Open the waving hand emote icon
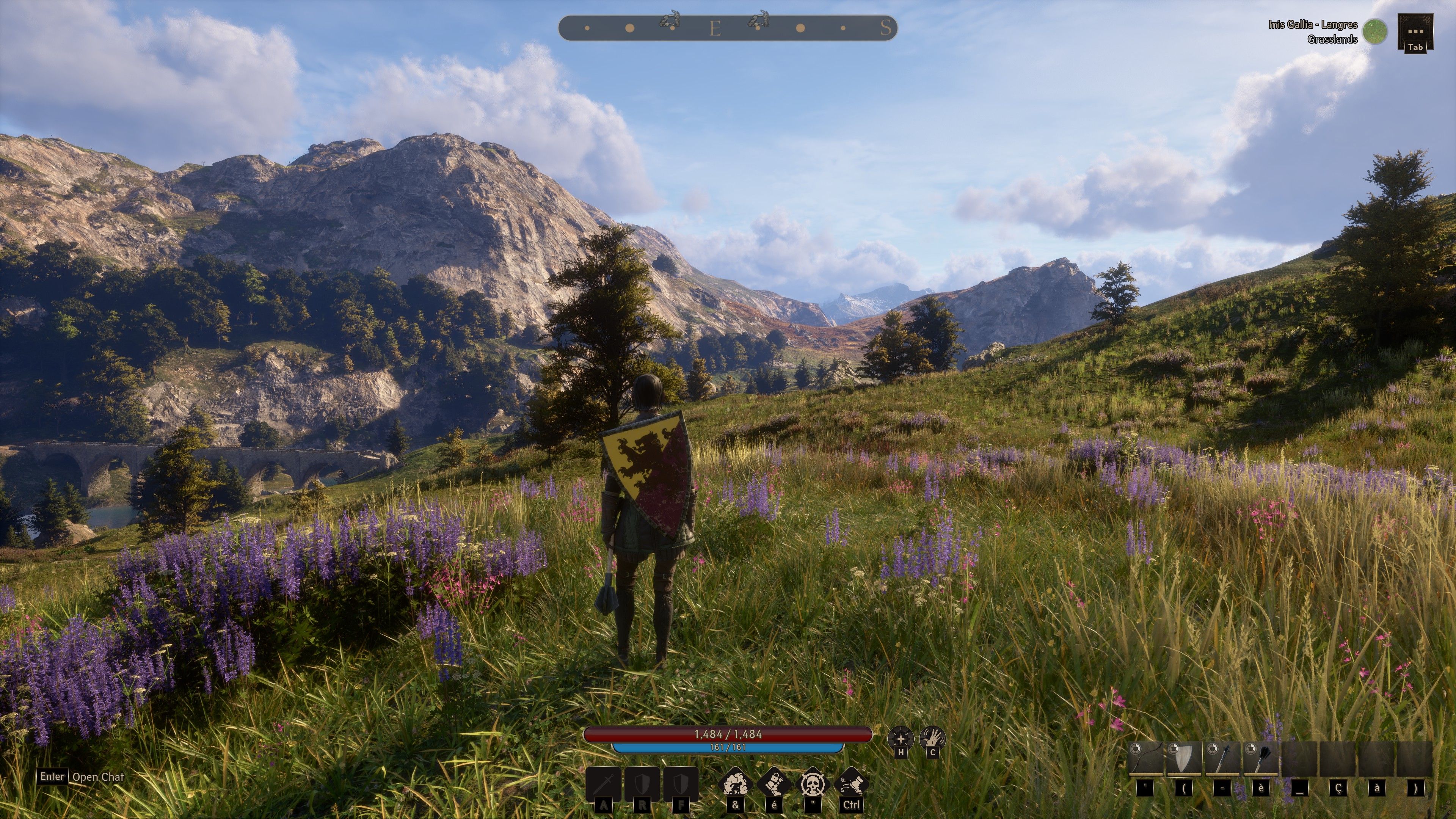The width and height of the screenshot is (1456, 819). point(933,737)
